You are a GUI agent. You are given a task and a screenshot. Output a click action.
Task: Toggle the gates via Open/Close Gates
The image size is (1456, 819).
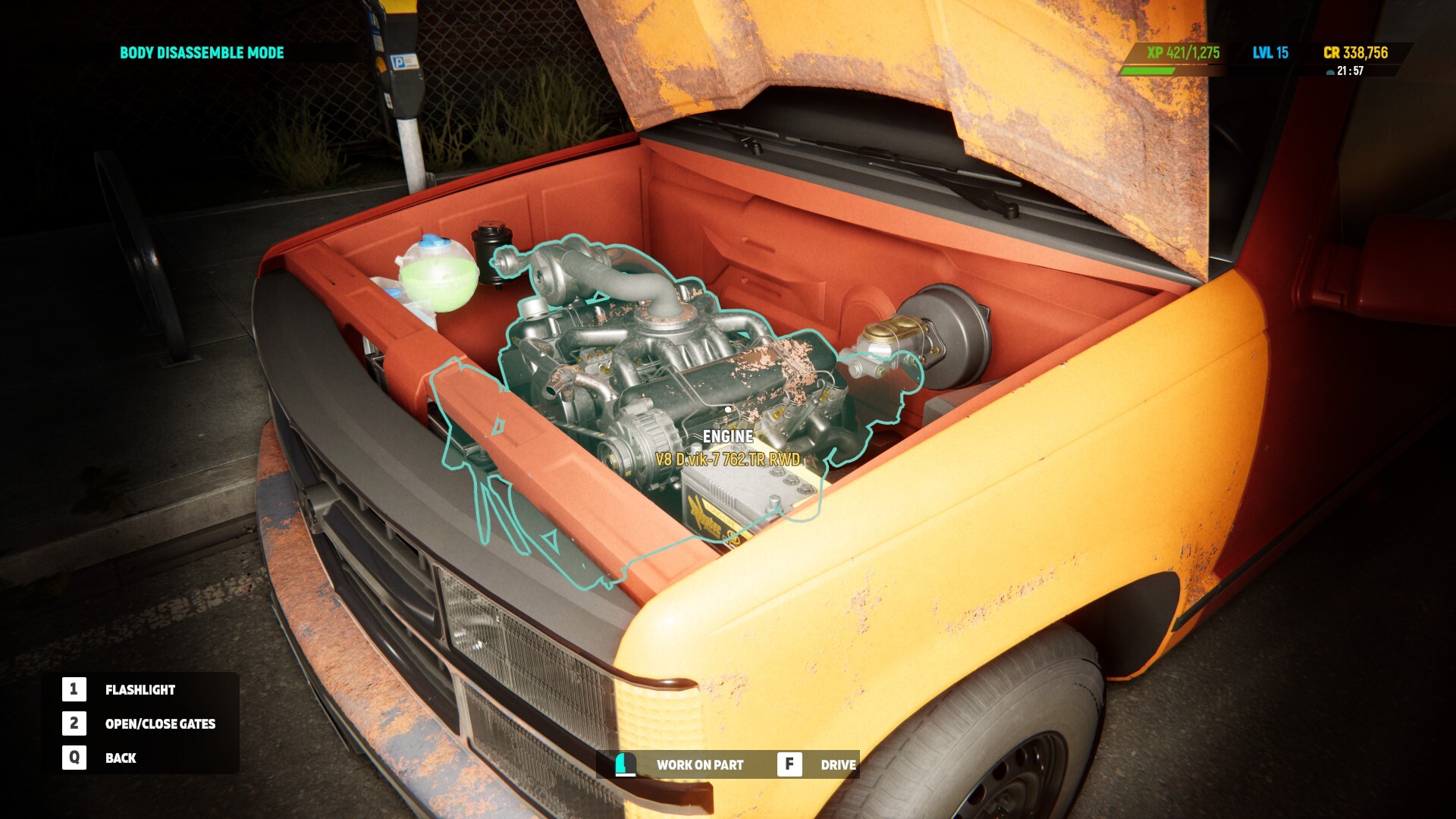pyautogui.click(x=160, y=723)
